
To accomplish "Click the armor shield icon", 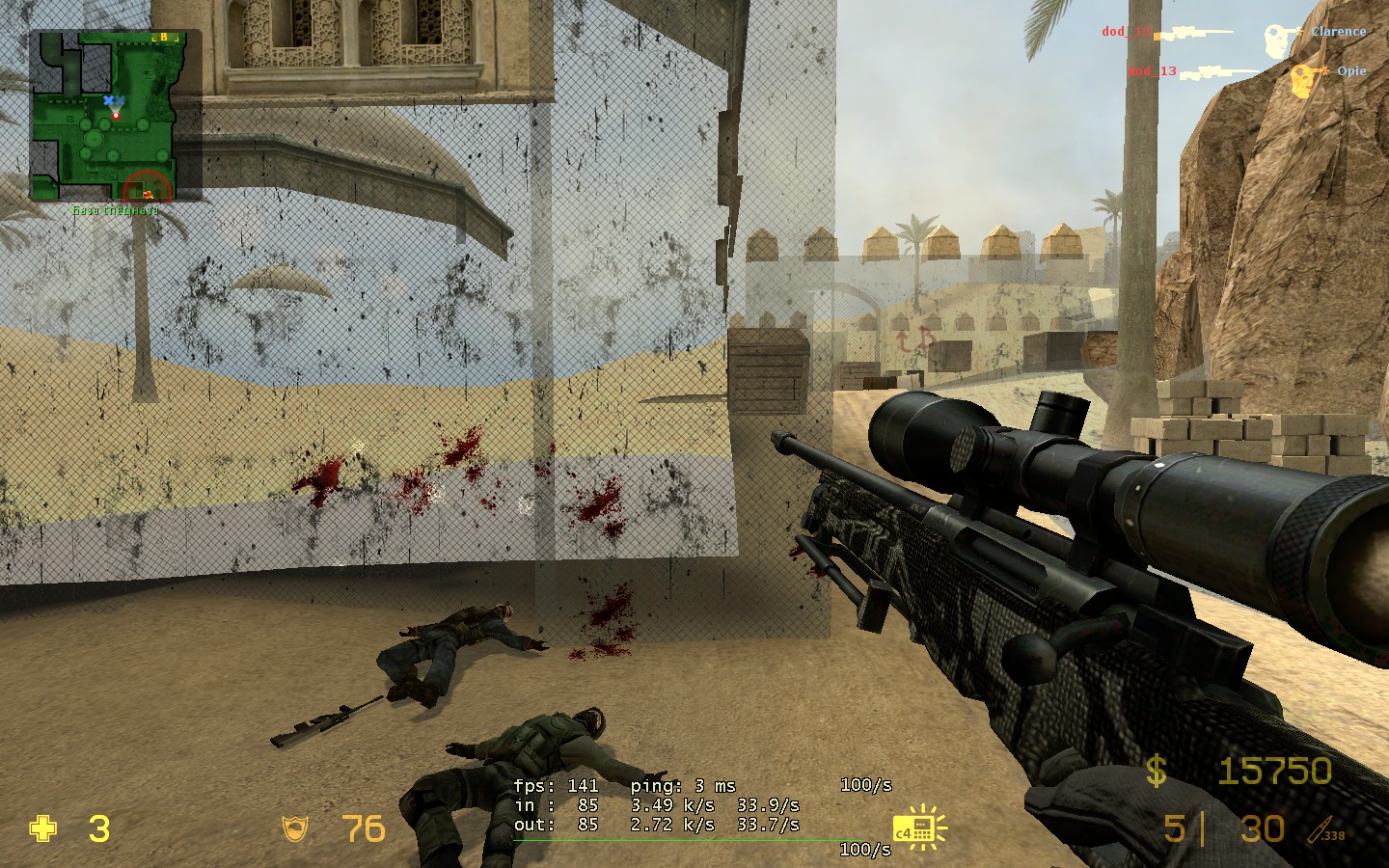I will (293, 828).
